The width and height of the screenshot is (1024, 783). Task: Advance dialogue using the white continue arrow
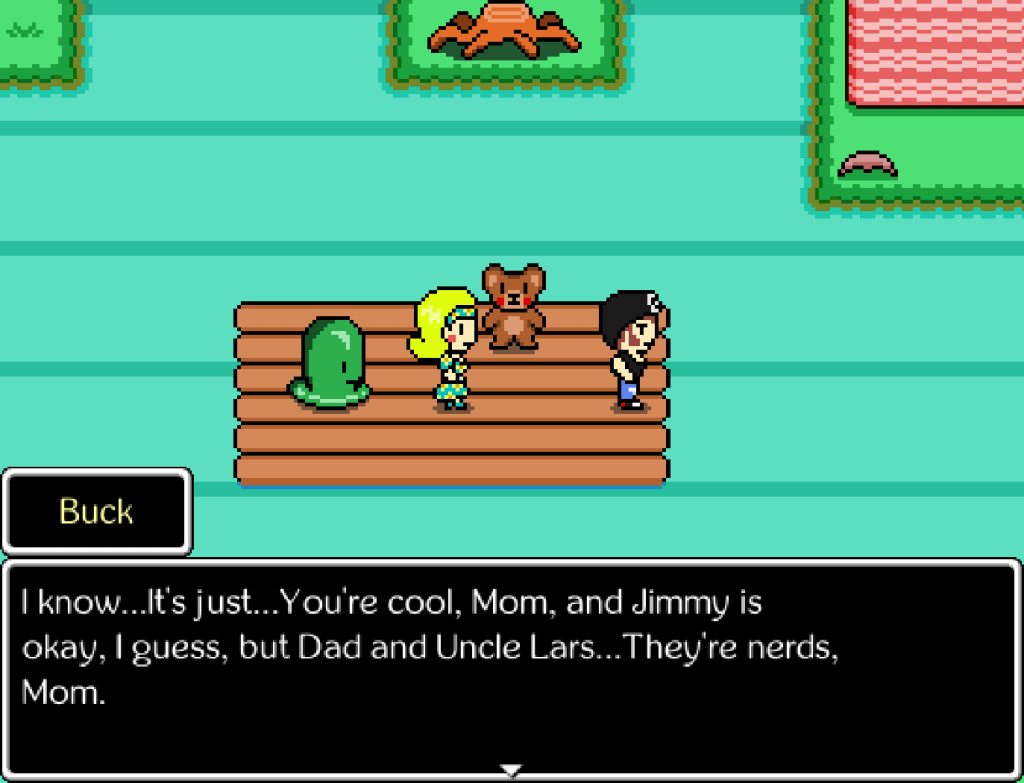tap(511, 770)
